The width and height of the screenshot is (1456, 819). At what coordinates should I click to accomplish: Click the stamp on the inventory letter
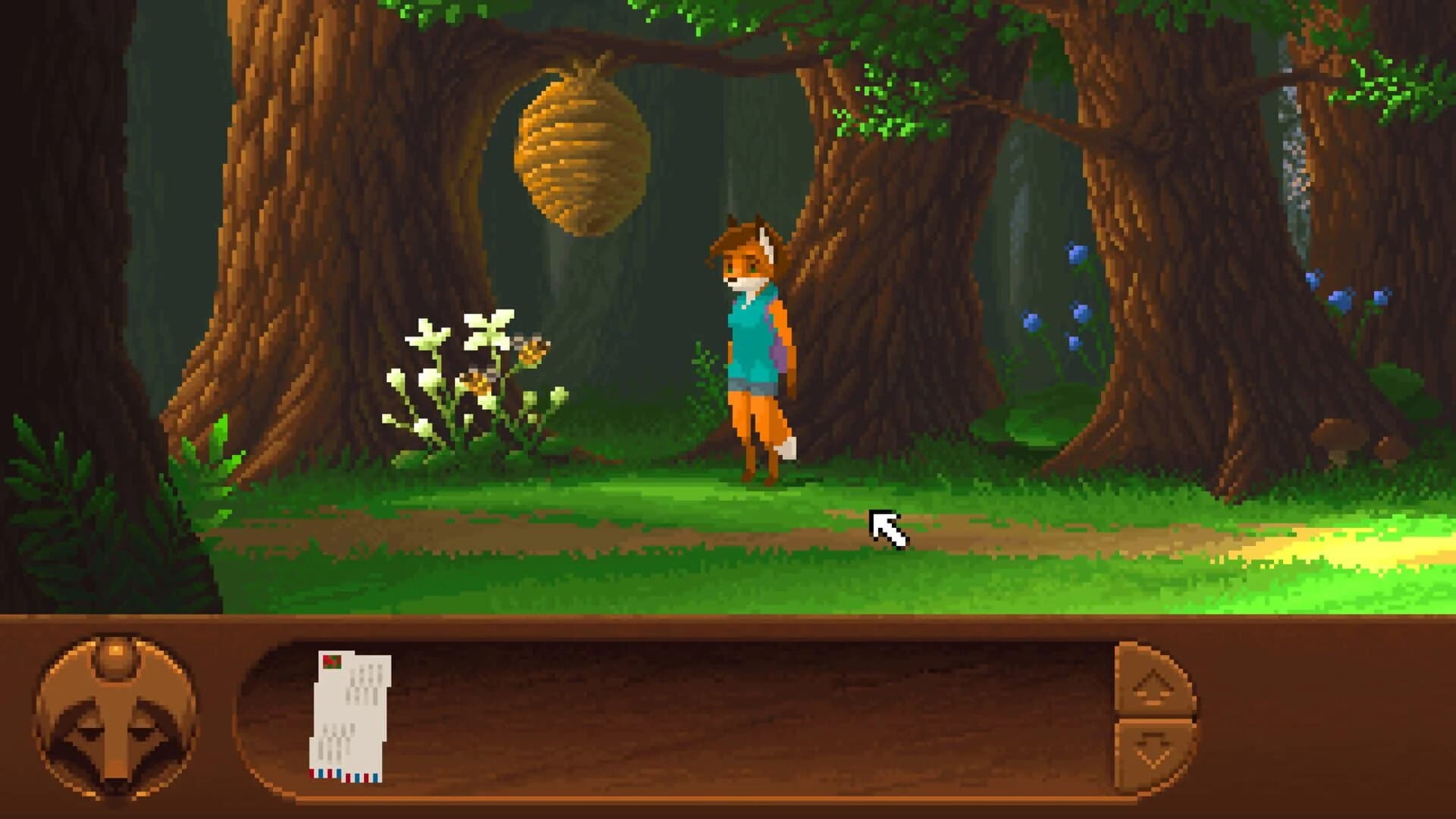(x=331, y=662)
